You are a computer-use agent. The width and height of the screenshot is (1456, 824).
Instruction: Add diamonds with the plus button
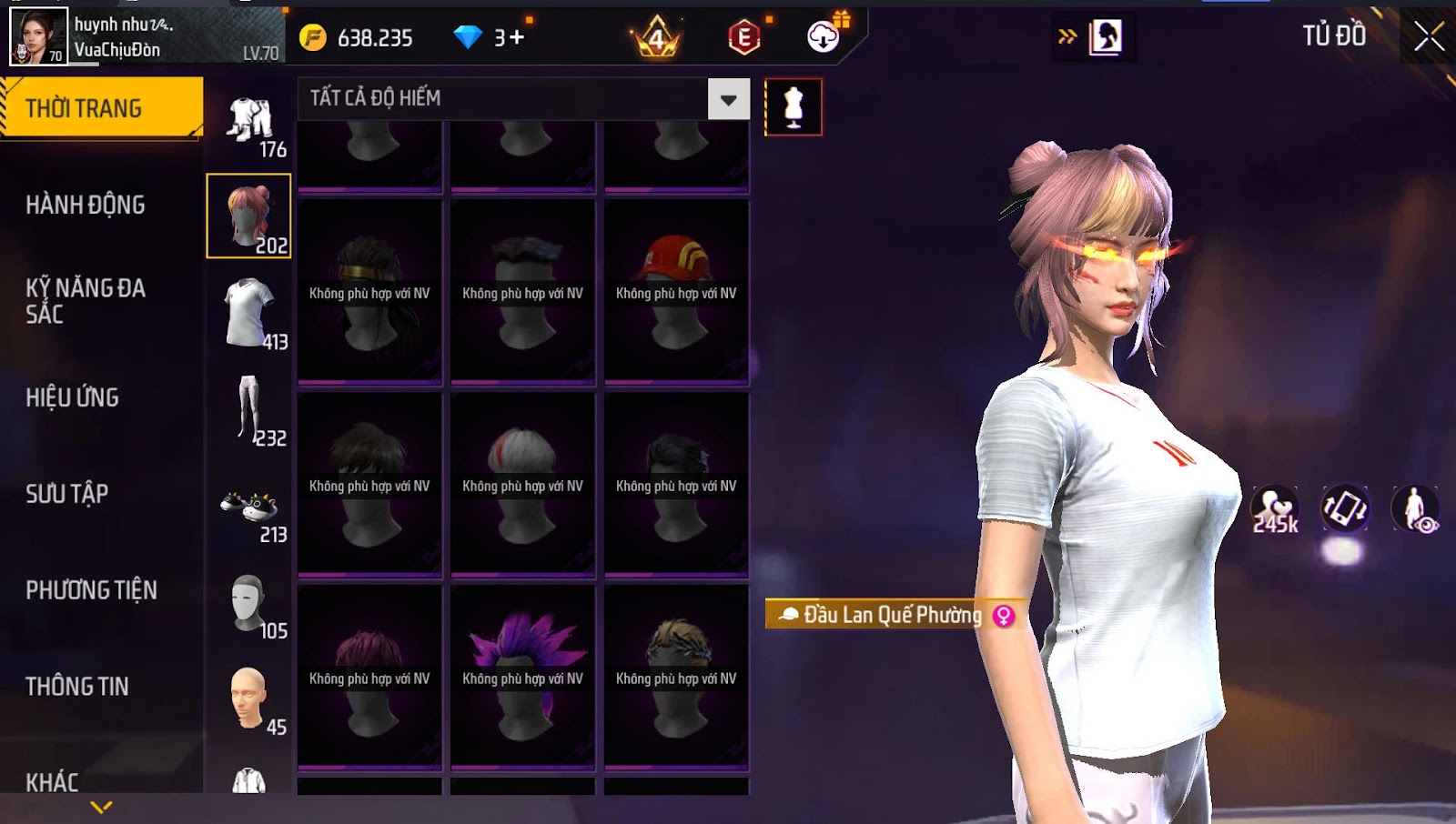coord(517,37)
